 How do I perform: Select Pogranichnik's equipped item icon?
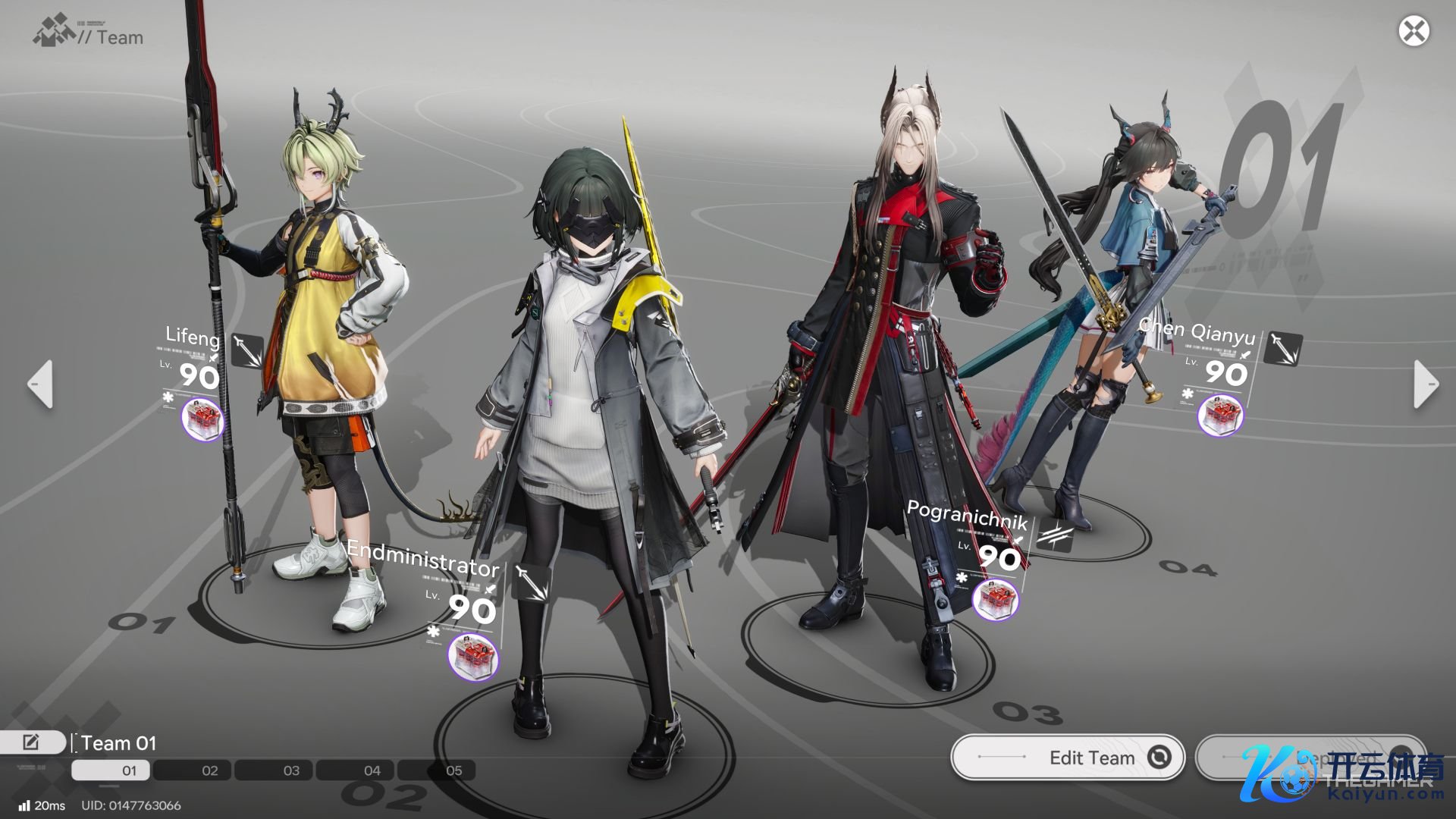tap(995, 599)
